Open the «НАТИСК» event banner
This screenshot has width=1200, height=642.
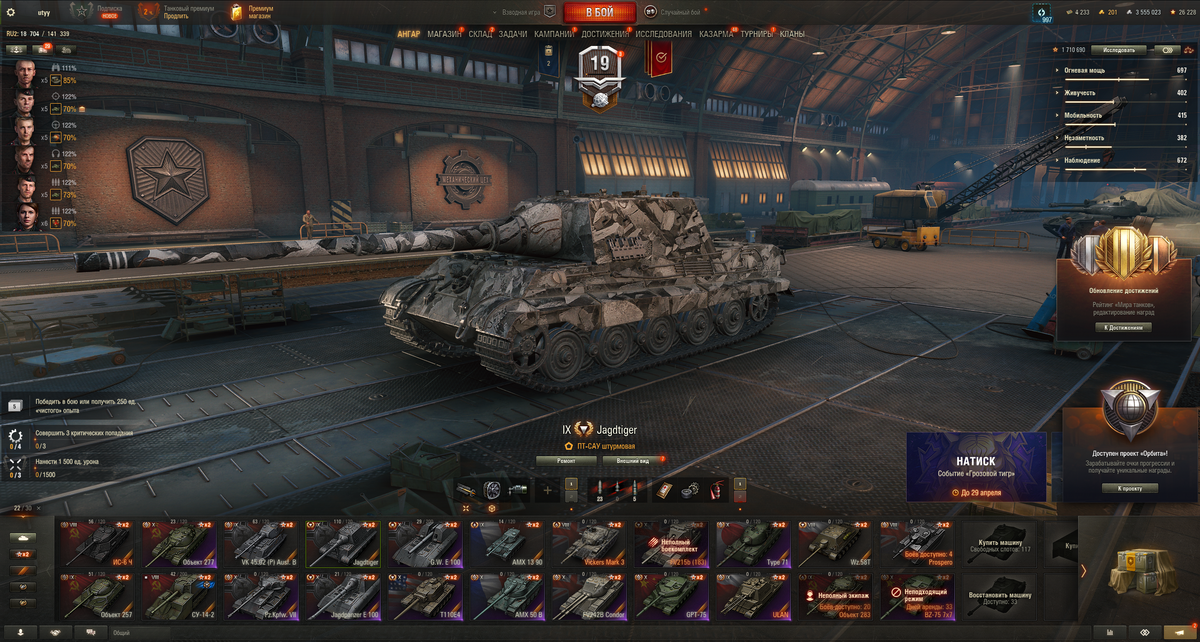coord(976,466)
